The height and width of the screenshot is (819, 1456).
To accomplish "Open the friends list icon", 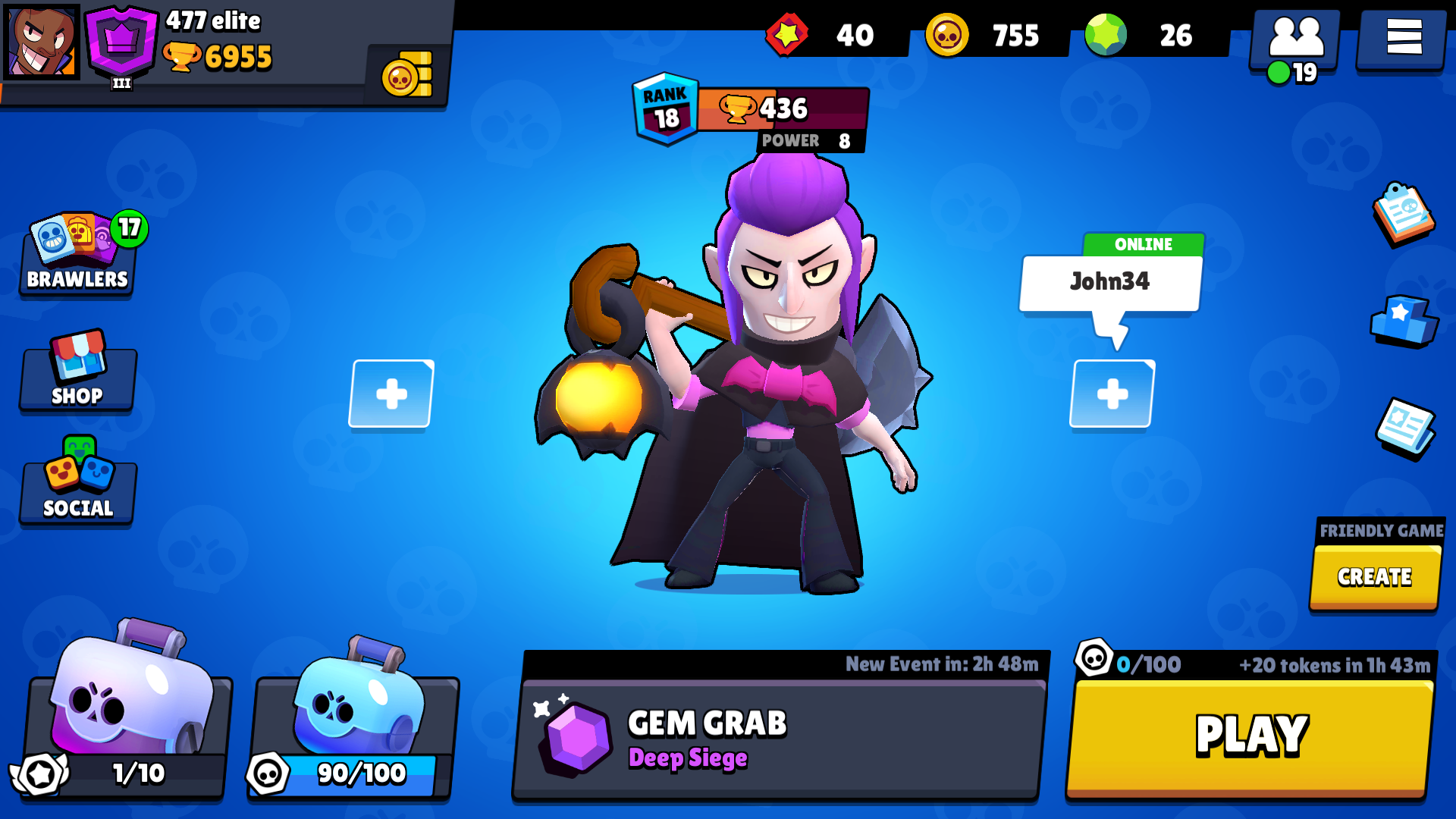I will tap(1295, 39).
